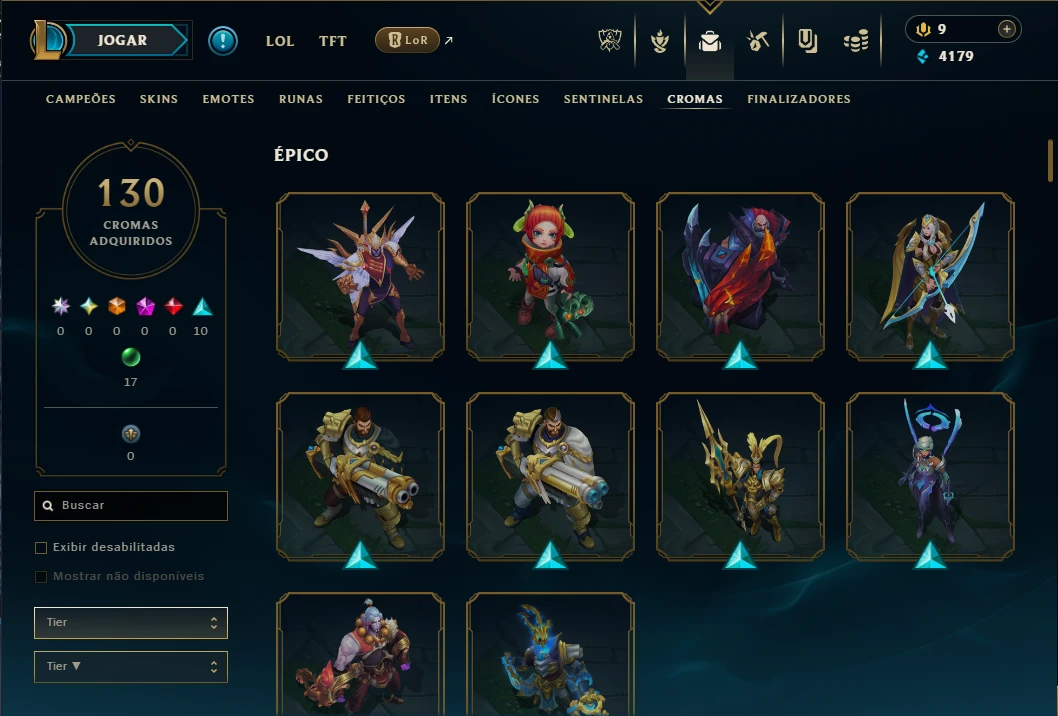
Task: Switch to the TFT section
Action: click(333, 41)
